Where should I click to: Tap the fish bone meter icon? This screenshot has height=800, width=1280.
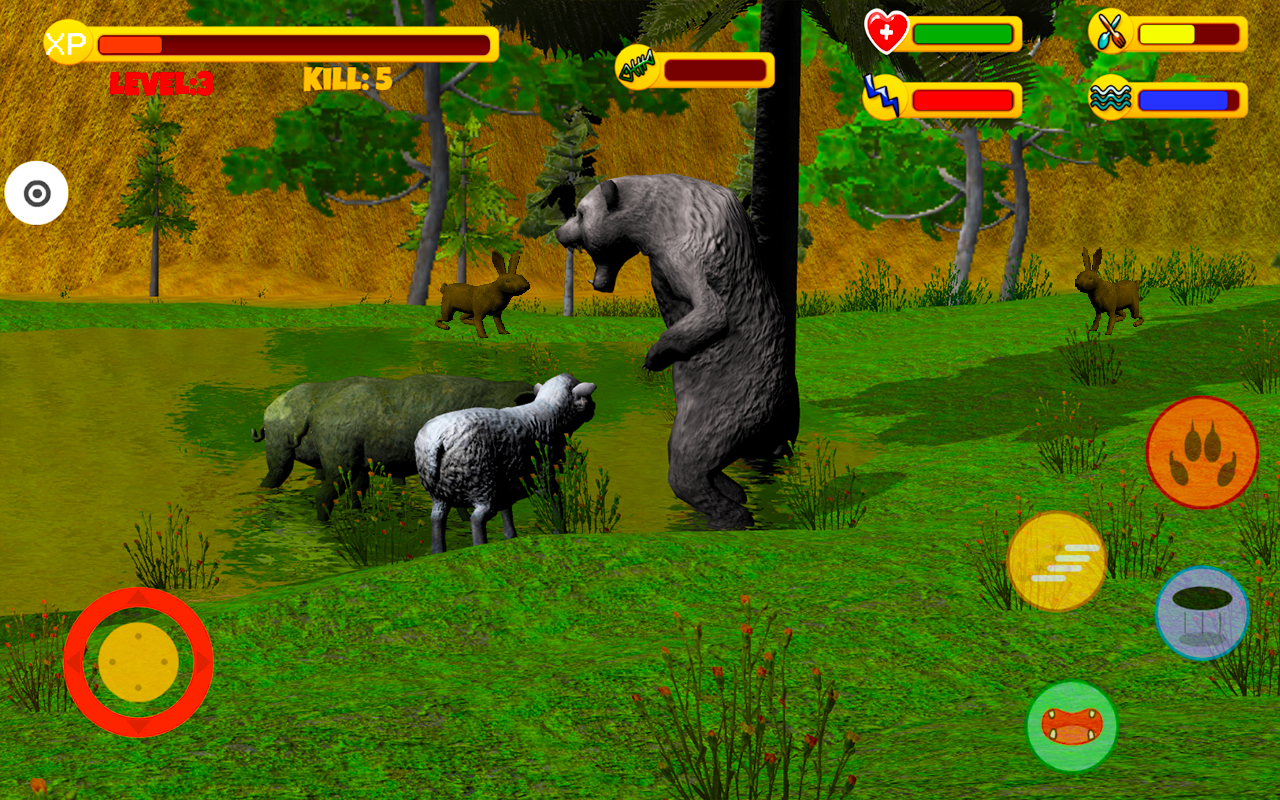[x=637, y=66]
